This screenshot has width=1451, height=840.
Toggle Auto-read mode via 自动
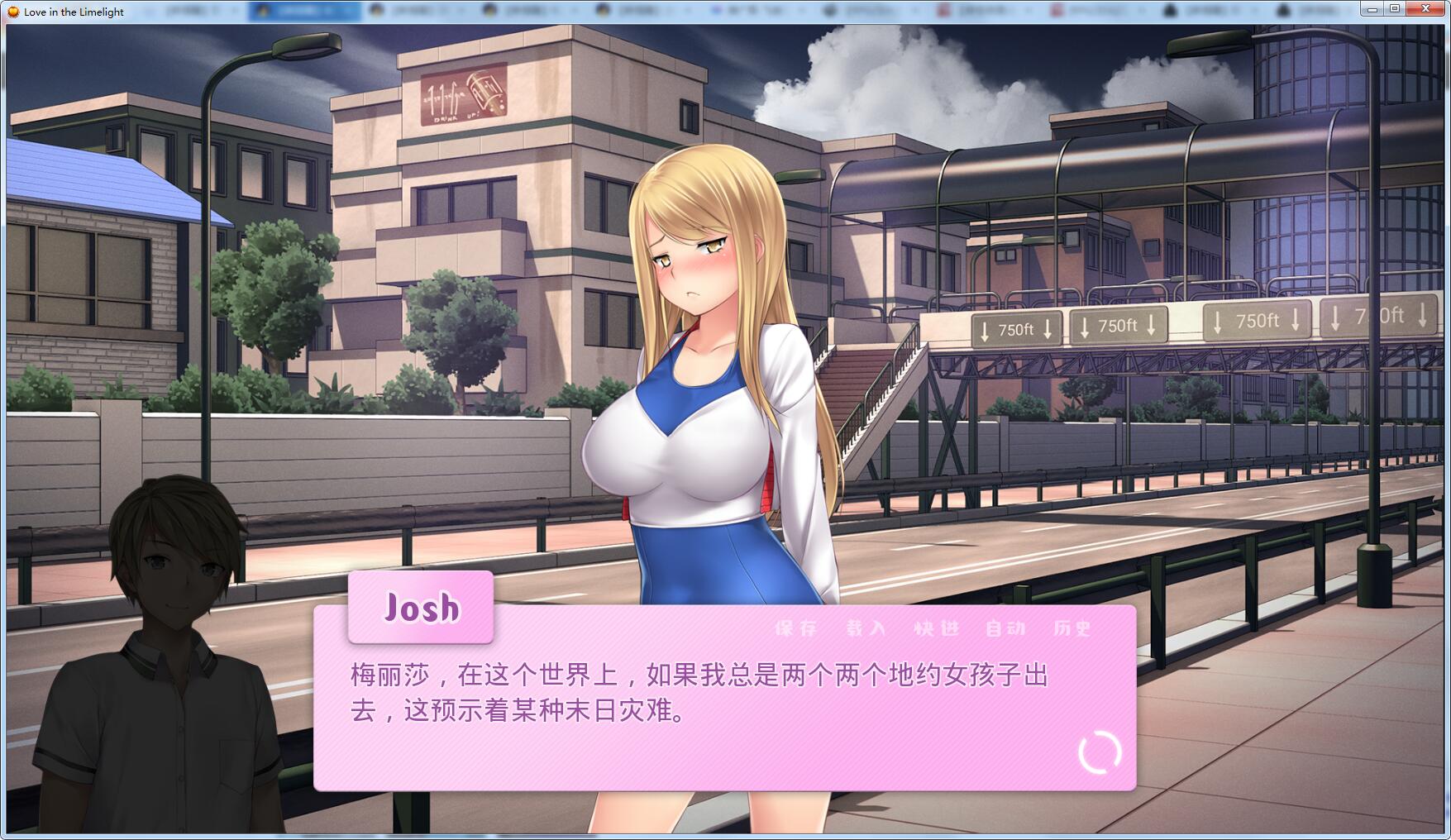1005,628
